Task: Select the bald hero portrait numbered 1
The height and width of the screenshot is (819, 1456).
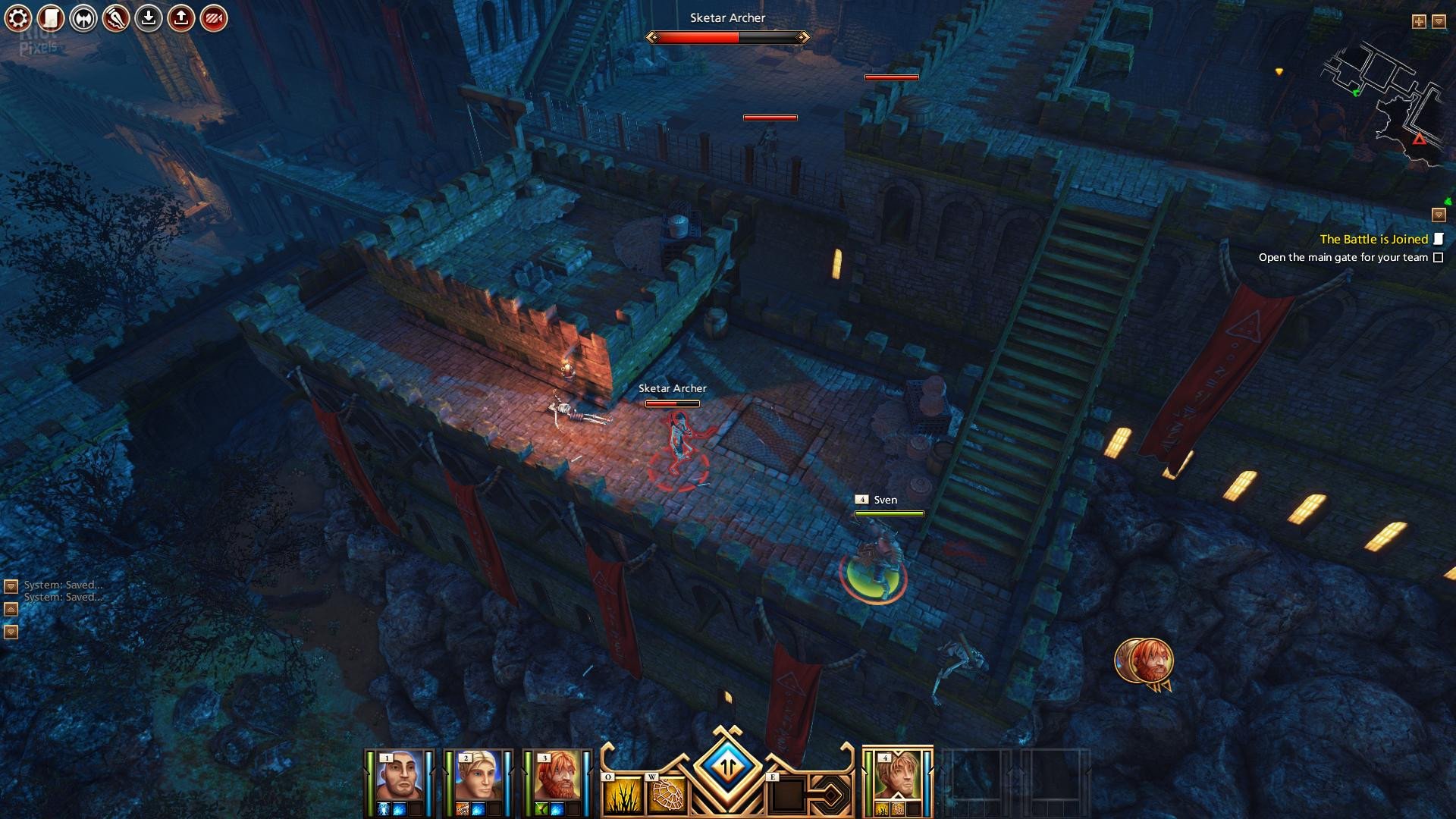Action: point(399,777)
